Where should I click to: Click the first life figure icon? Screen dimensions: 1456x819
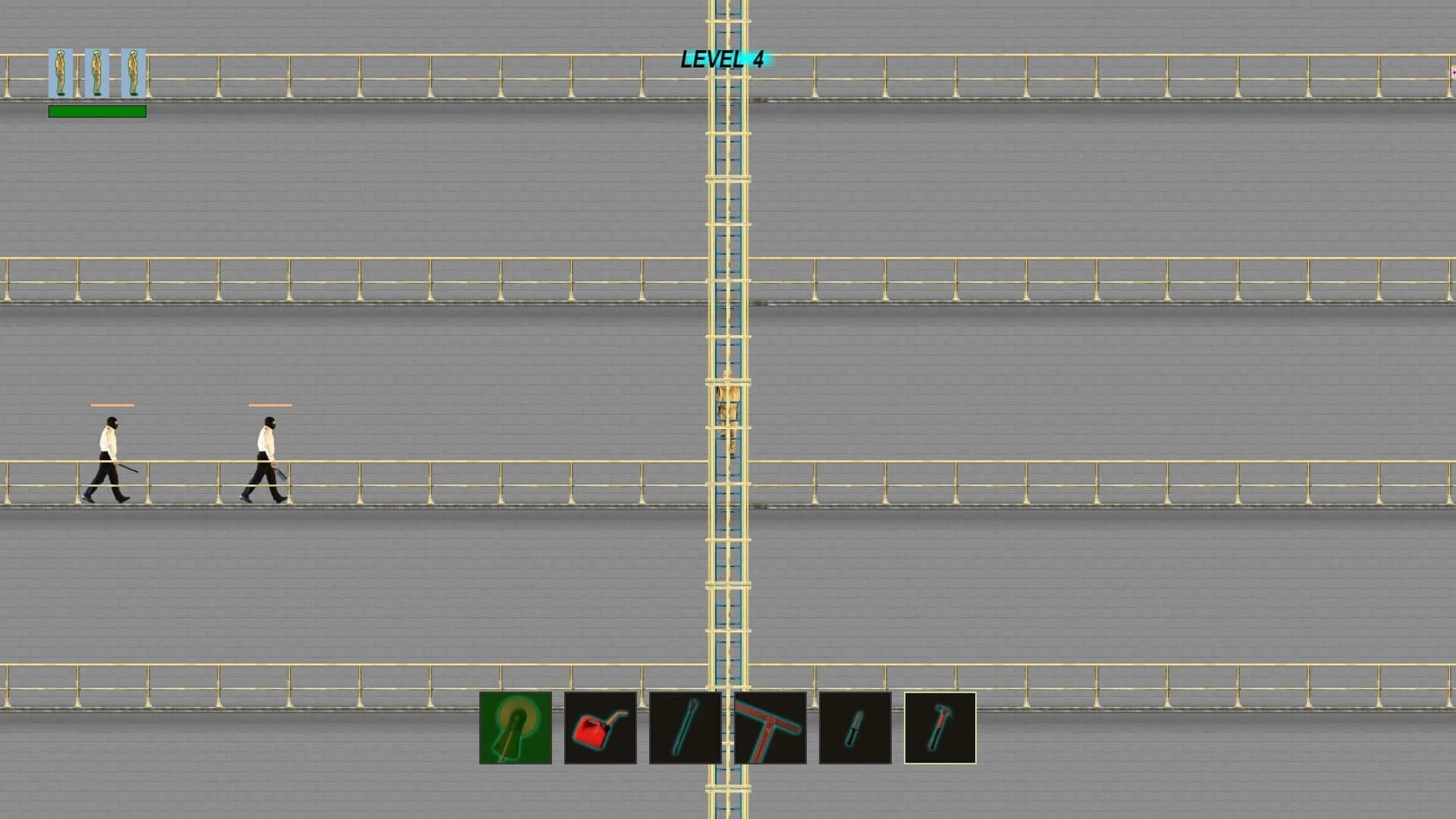(x=61, y=74)
